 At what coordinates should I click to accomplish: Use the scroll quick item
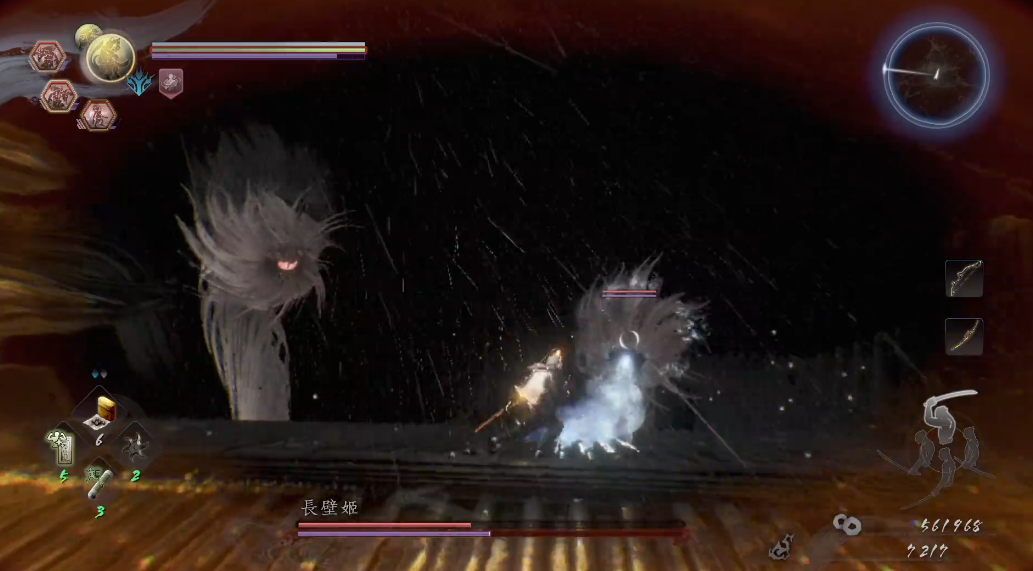(100, 484)
